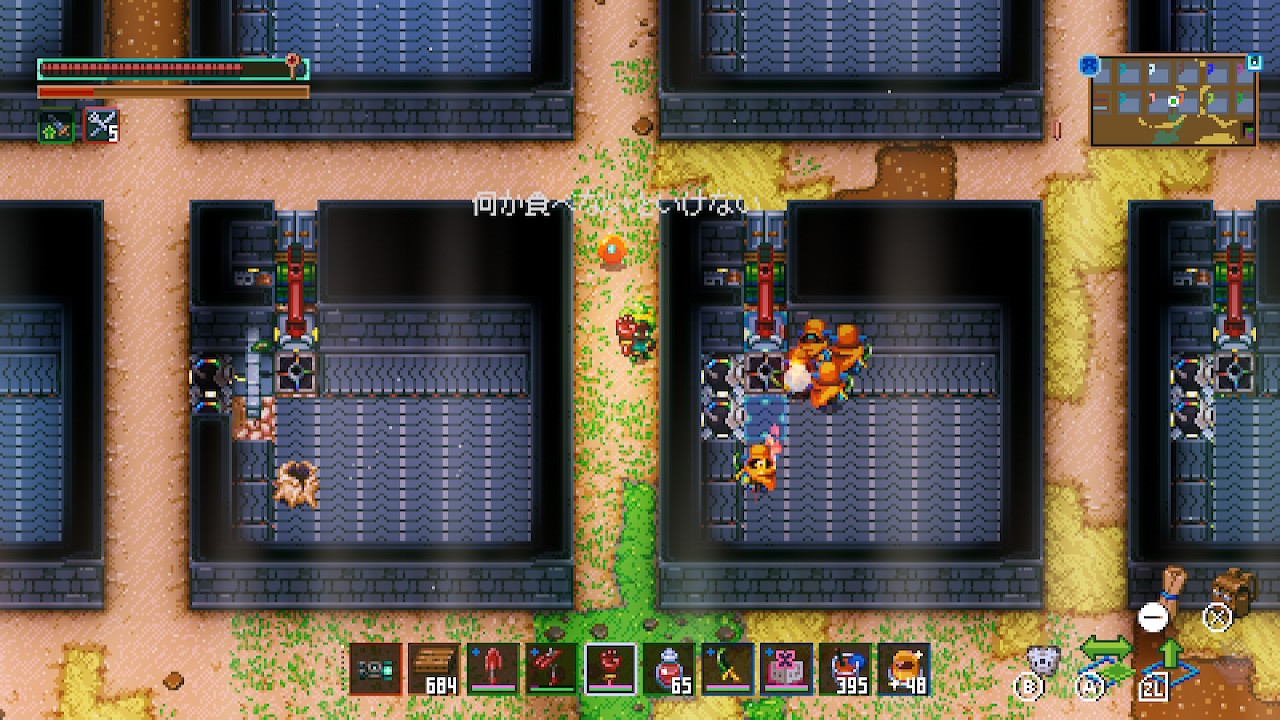Select the golden item stack of 48
Viewport: 1280px width, 720px height.
coord(904,669)
